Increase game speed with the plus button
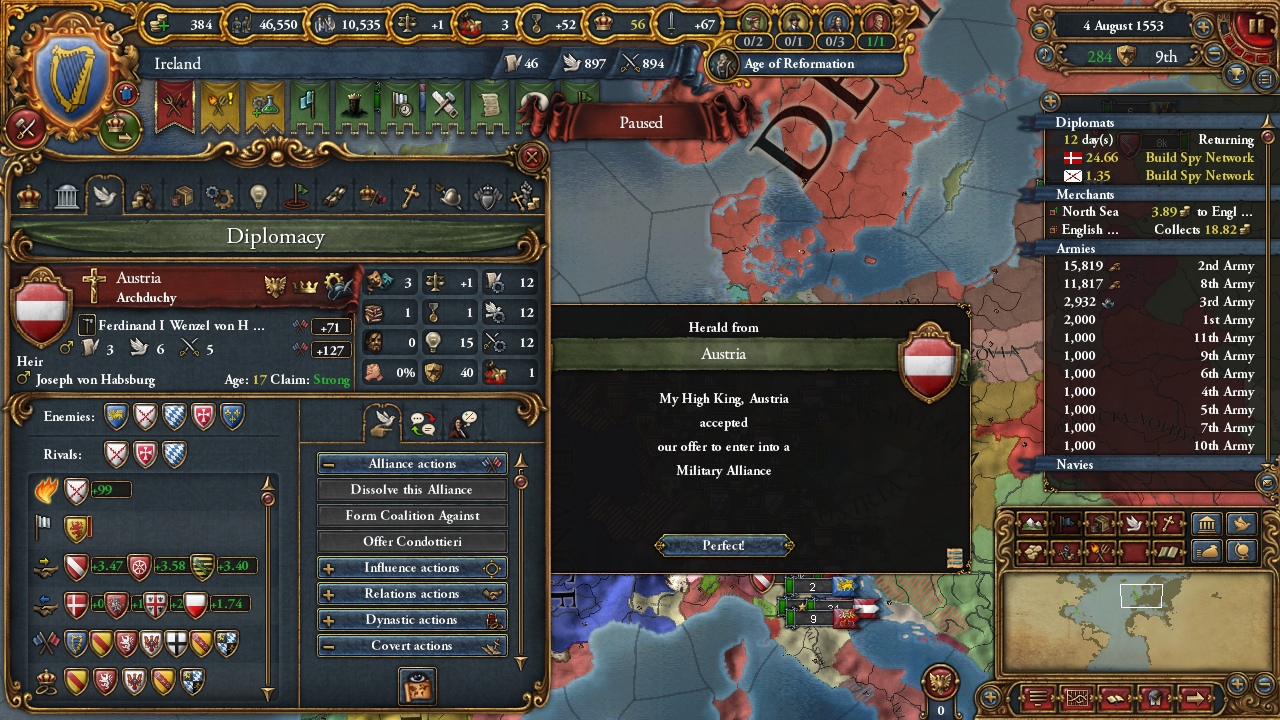1280x720 pixels. coord(1204,28)
